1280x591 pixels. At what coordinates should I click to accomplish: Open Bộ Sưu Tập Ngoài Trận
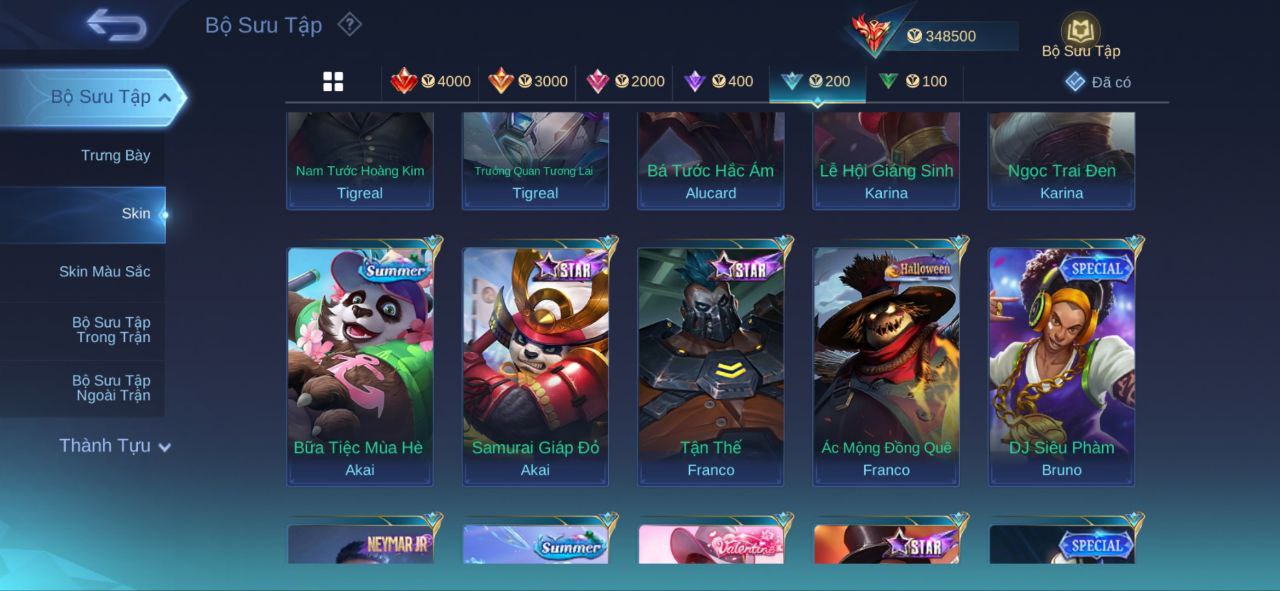110,388
